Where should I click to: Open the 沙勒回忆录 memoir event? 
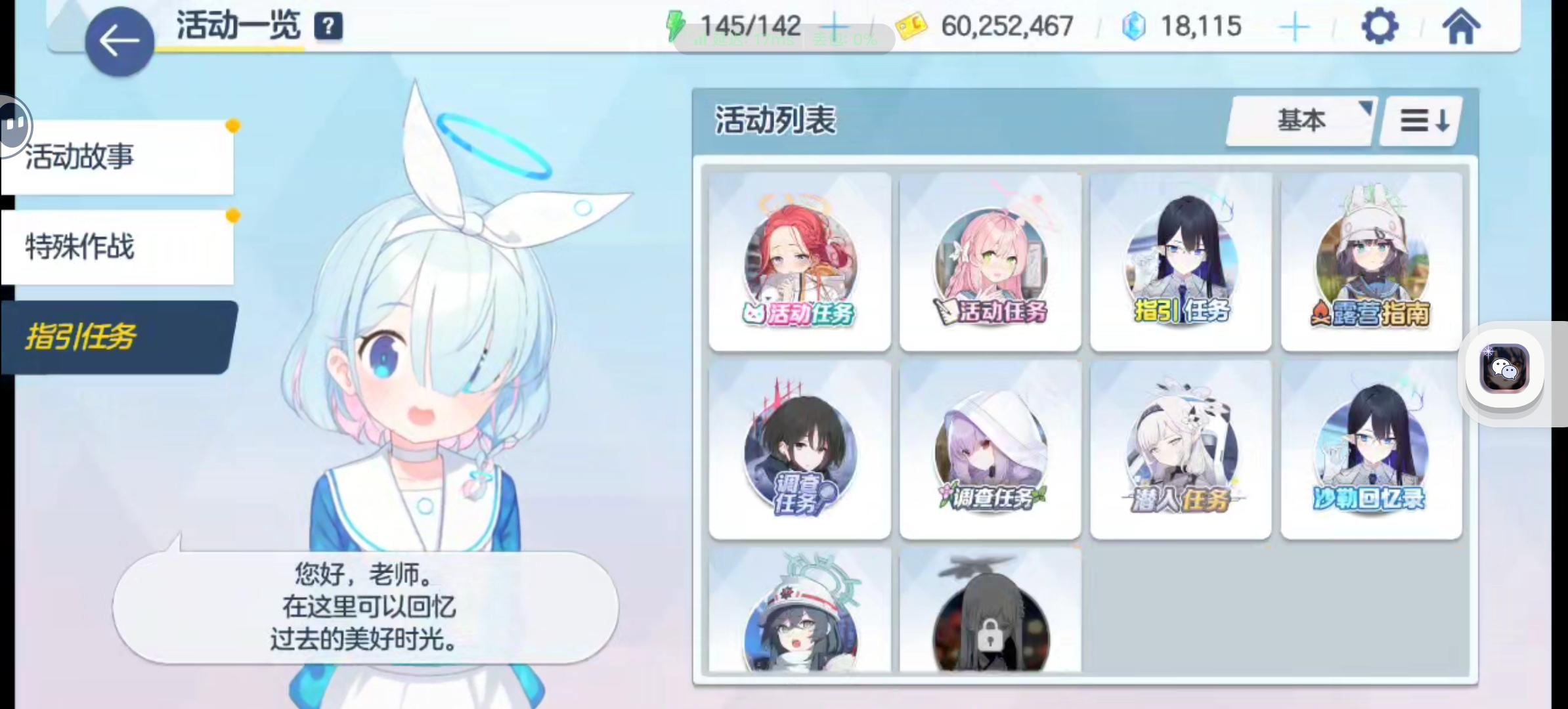pyautogui.click(x=1371, y=450)
